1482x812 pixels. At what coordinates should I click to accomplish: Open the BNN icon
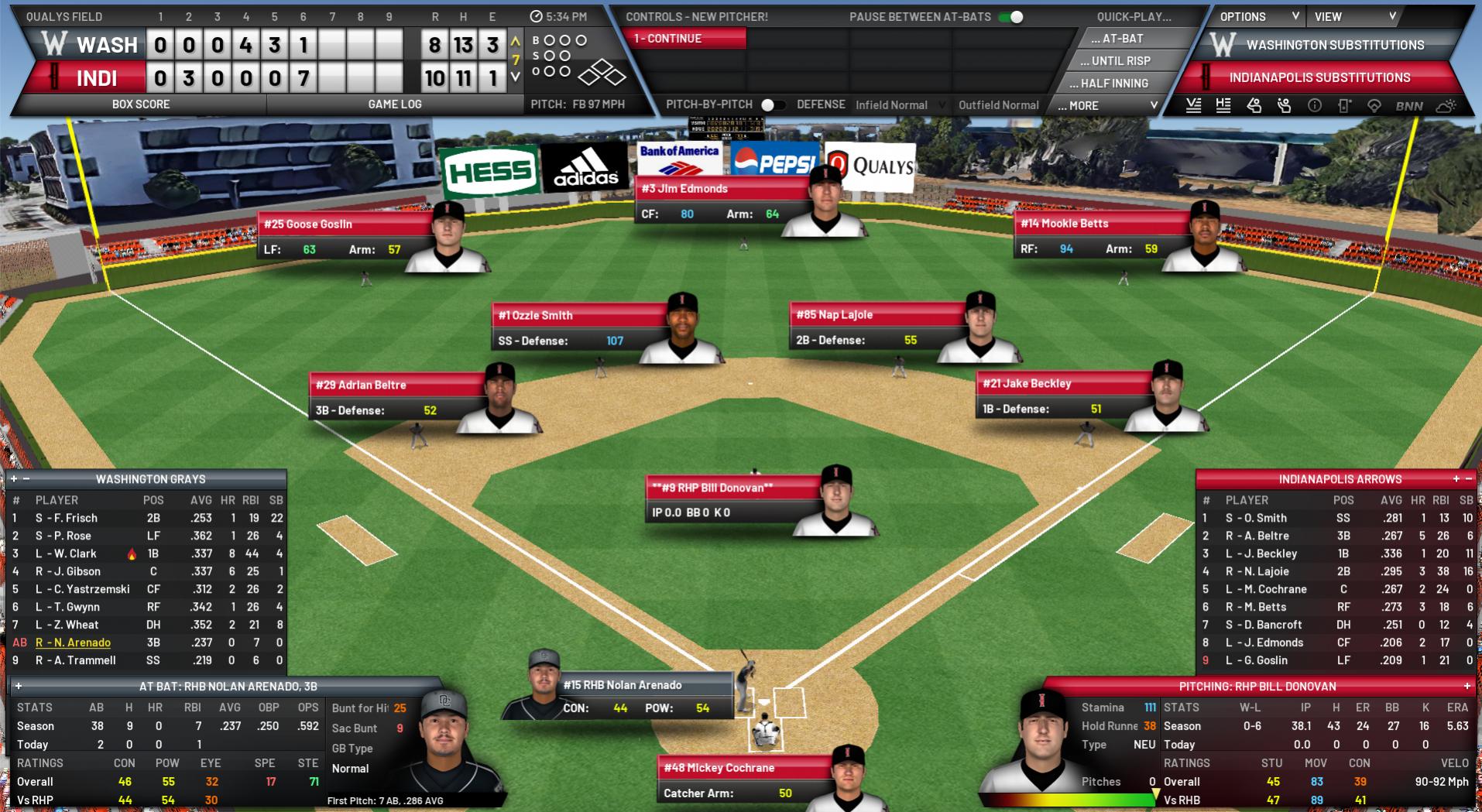(x=1408, y=106)
